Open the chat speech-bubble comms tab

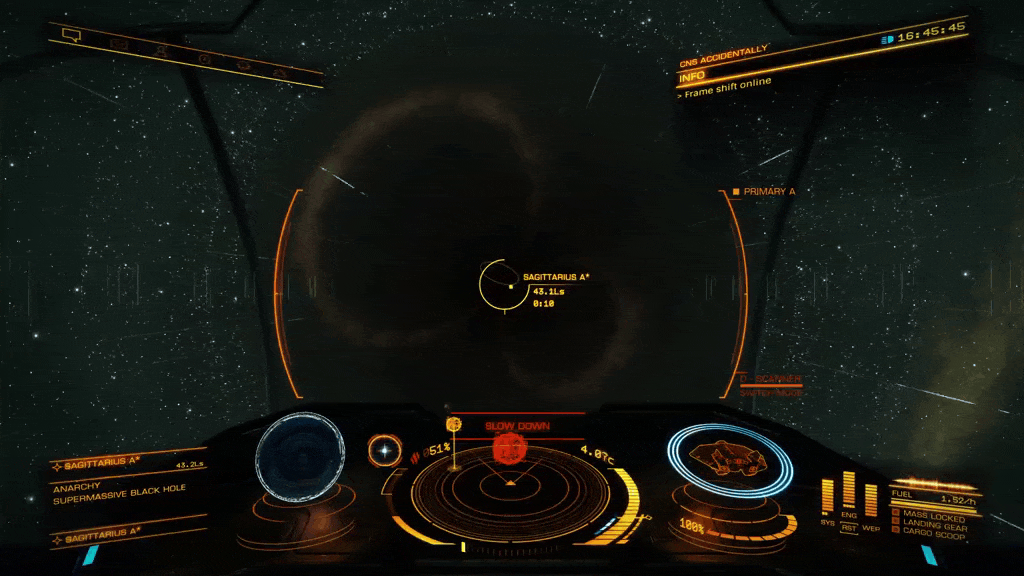71,36
